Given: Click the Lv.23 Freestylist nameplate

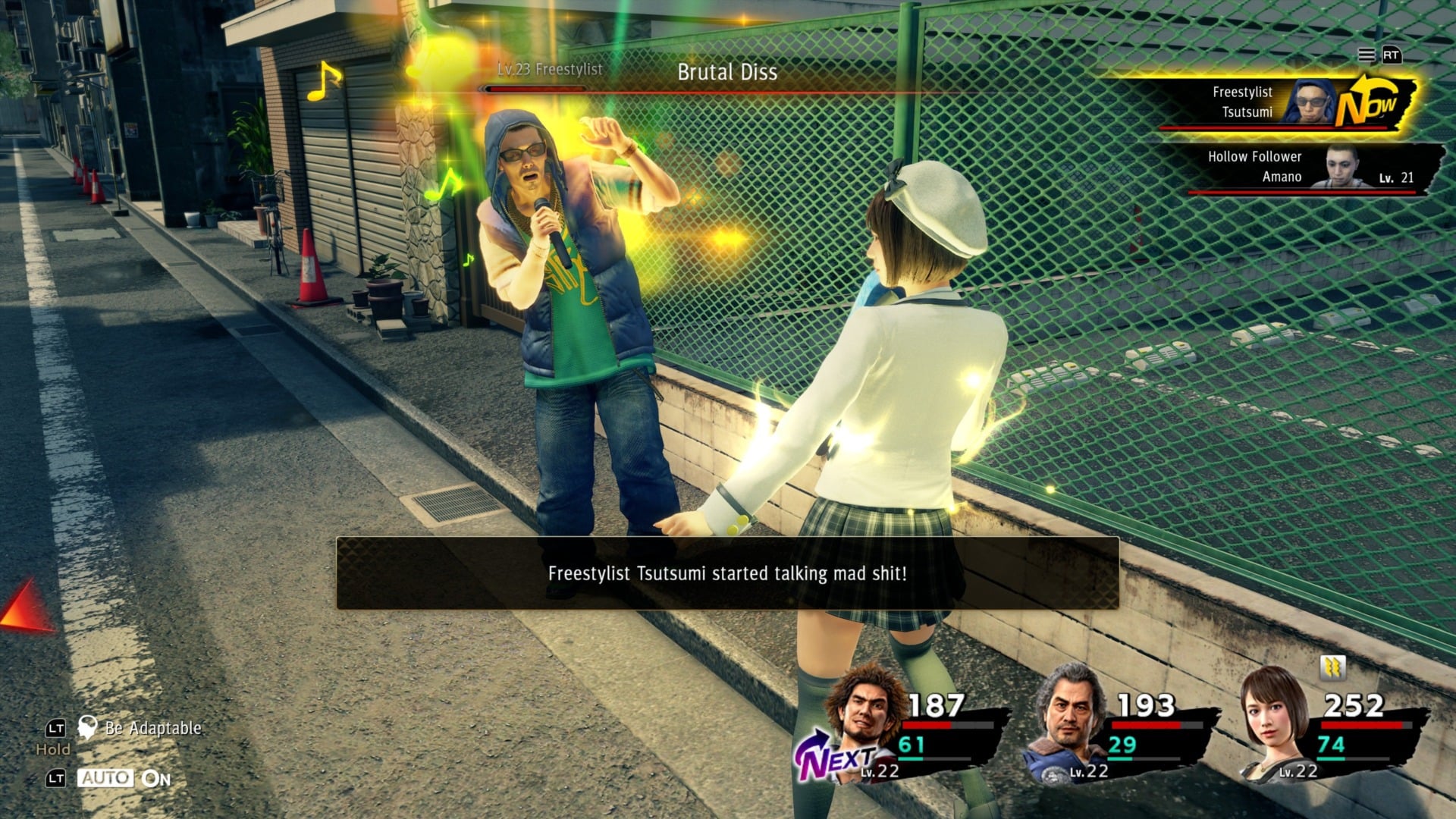Looking at the screenshot, I should click(549, 70).
